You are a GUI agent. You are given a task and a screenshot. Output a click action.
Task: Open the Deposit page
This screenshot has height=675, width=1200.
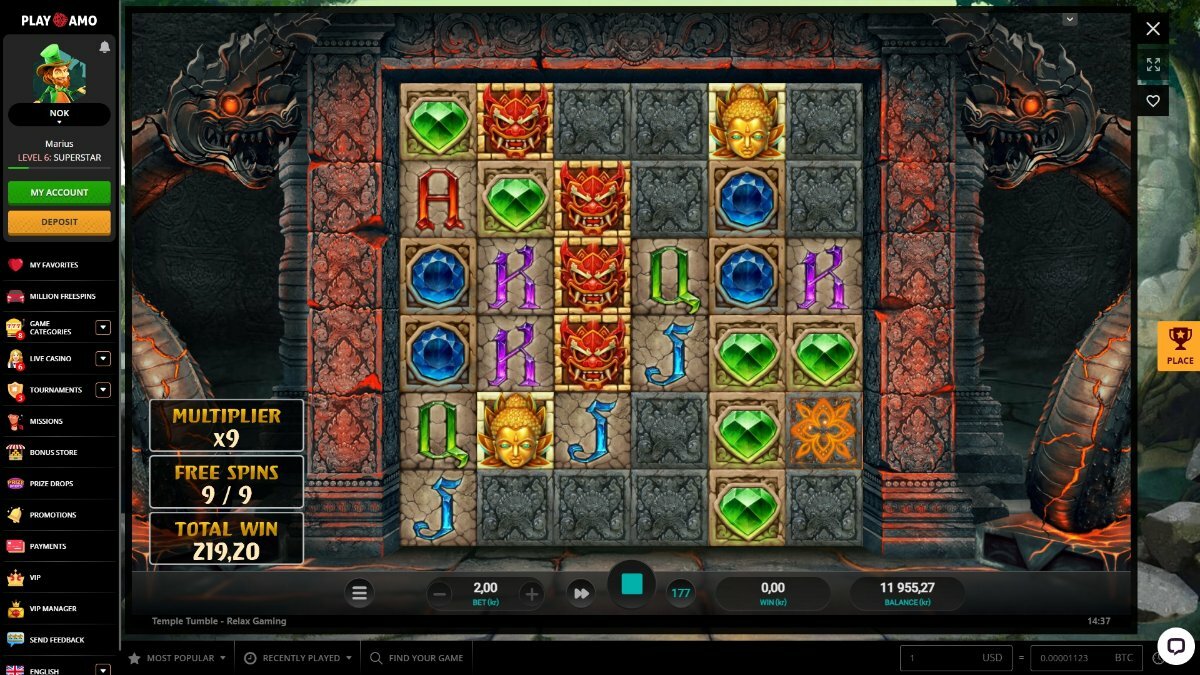coord(59,222)
